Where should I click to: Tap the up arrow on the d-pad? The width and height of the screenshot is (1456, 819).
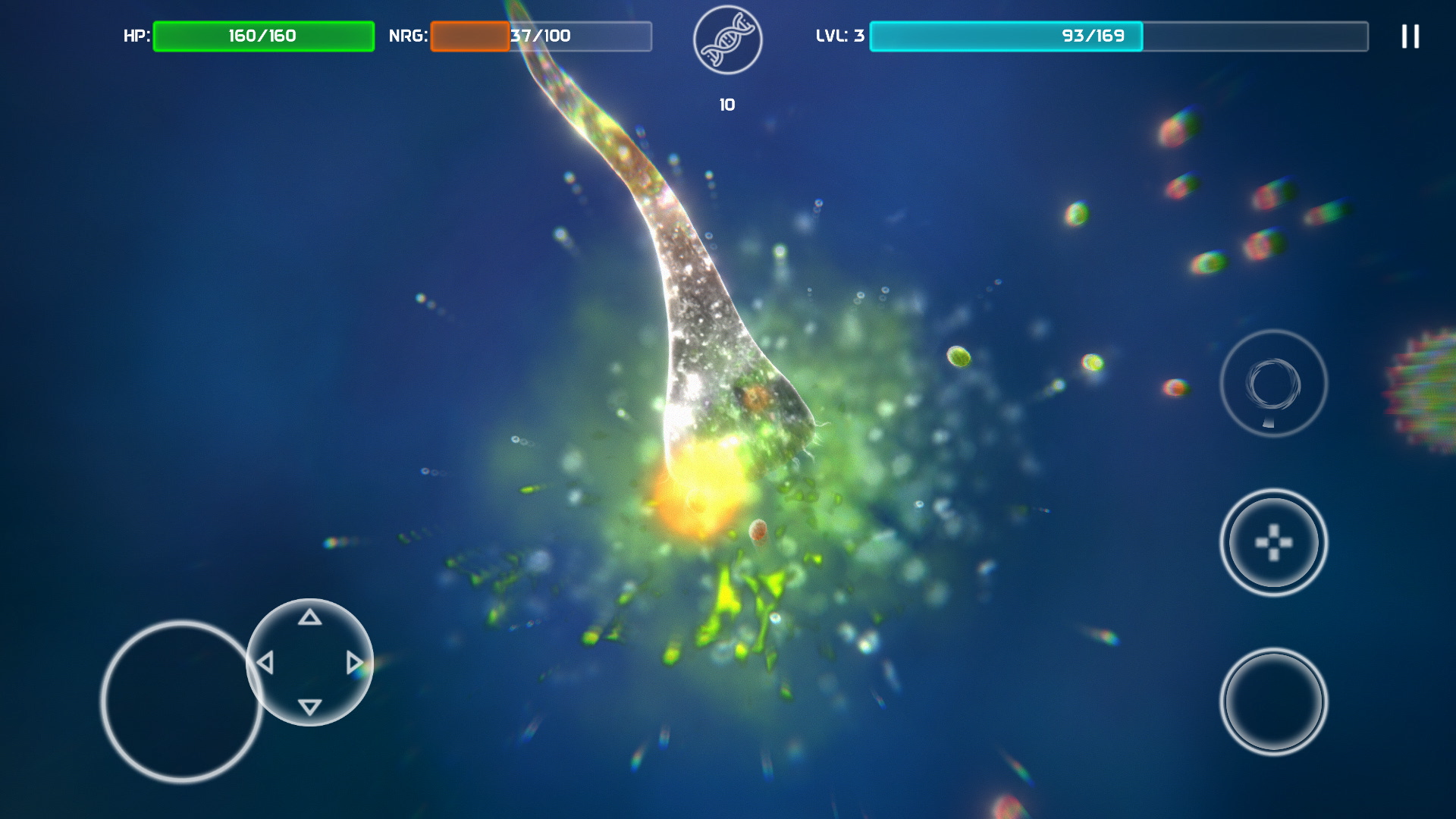[309, 618]
